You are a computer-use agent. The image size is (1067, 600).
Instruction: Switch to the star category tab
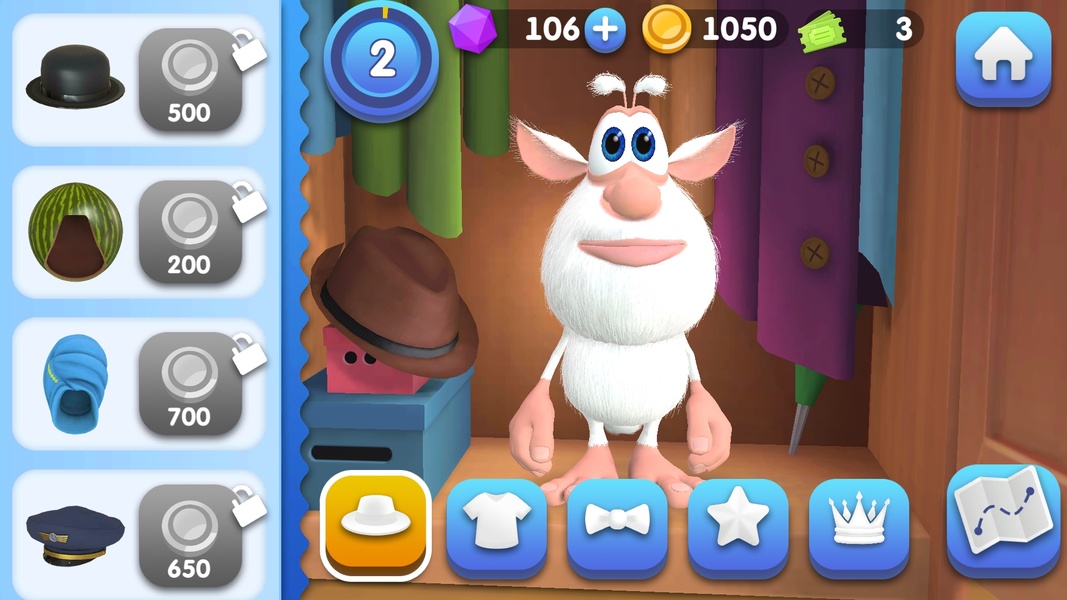[x=738, y=524]
